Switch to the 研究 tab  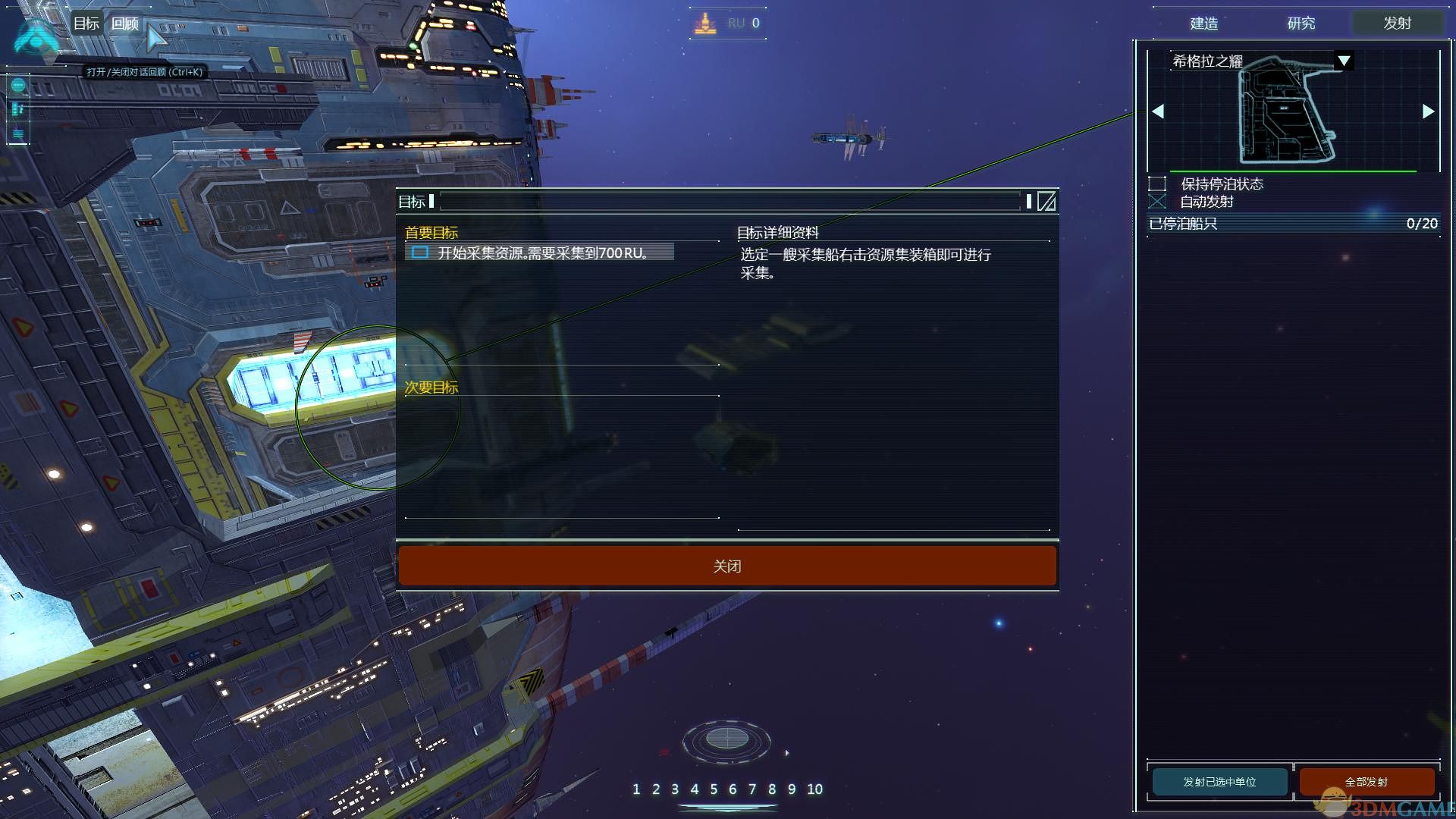click(1301, 23)
